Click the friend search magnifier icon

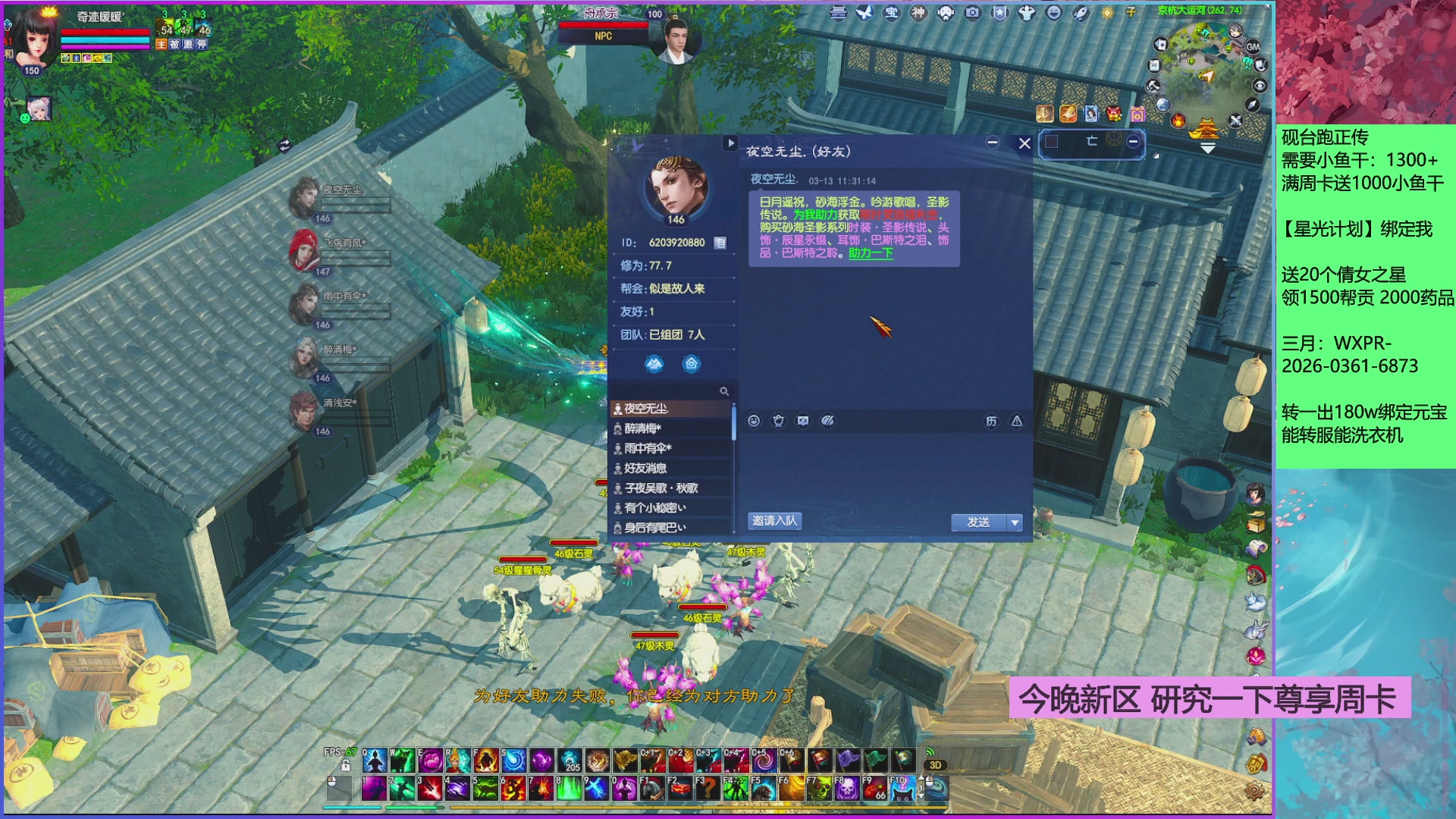[724, 391]
